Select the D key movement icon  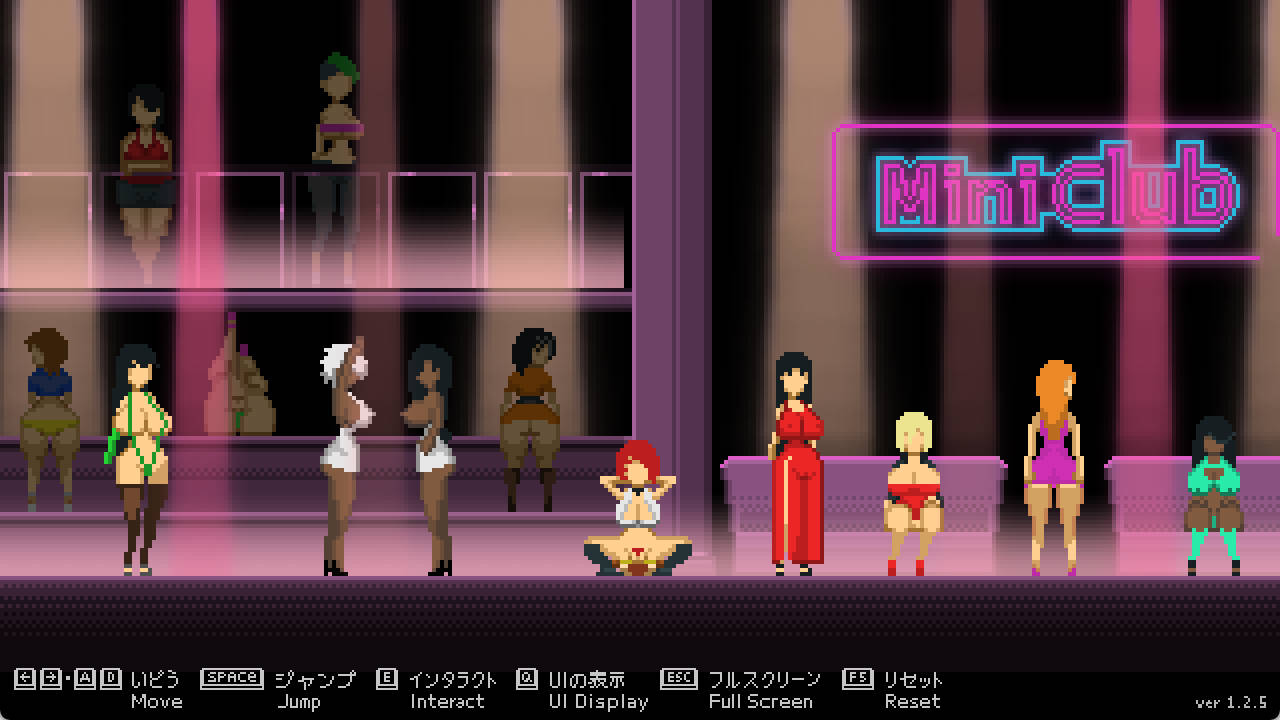coord(113,678)
